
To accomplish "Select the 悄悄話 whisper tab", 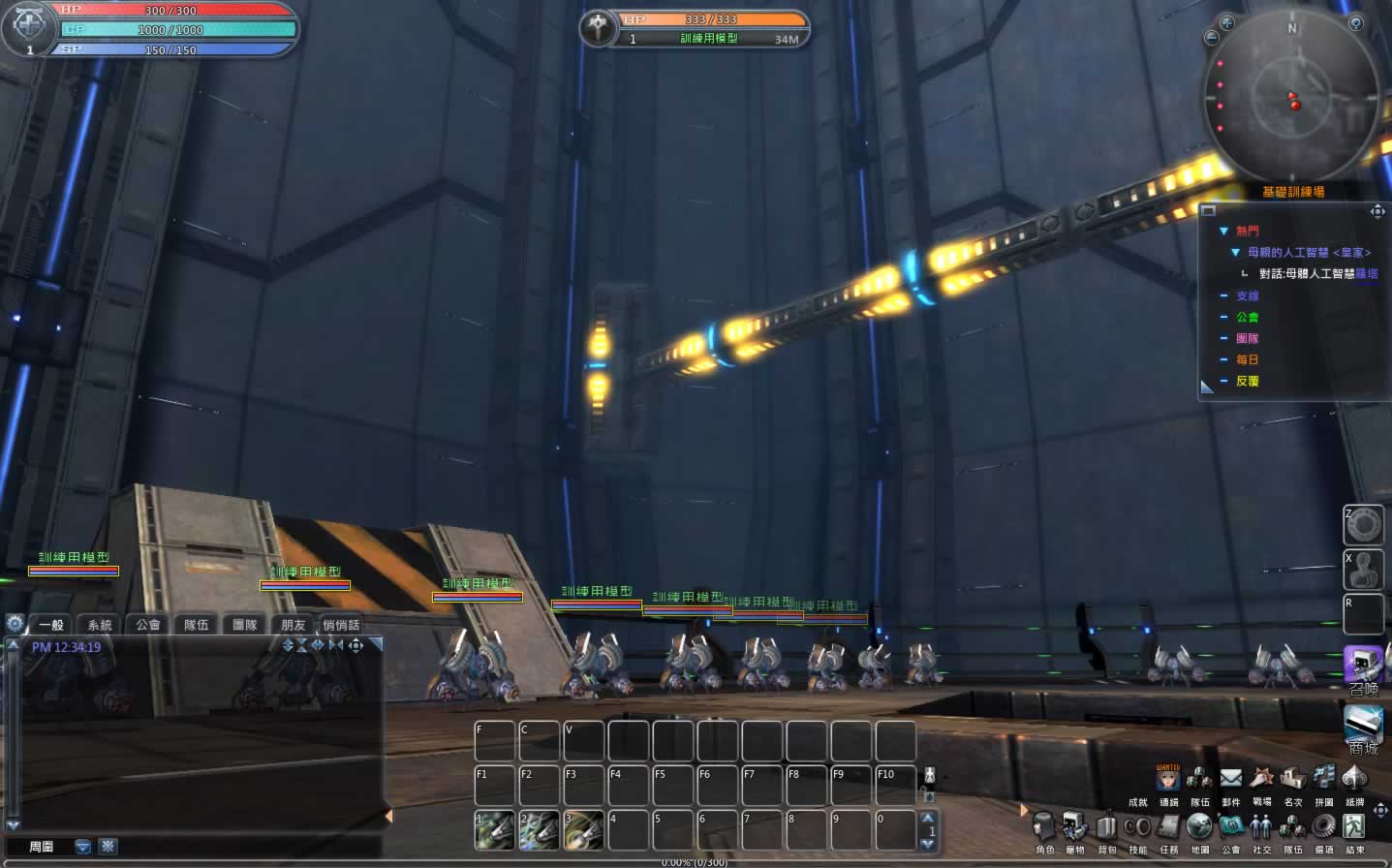I will pyautogui.click(x=341, y=625).
